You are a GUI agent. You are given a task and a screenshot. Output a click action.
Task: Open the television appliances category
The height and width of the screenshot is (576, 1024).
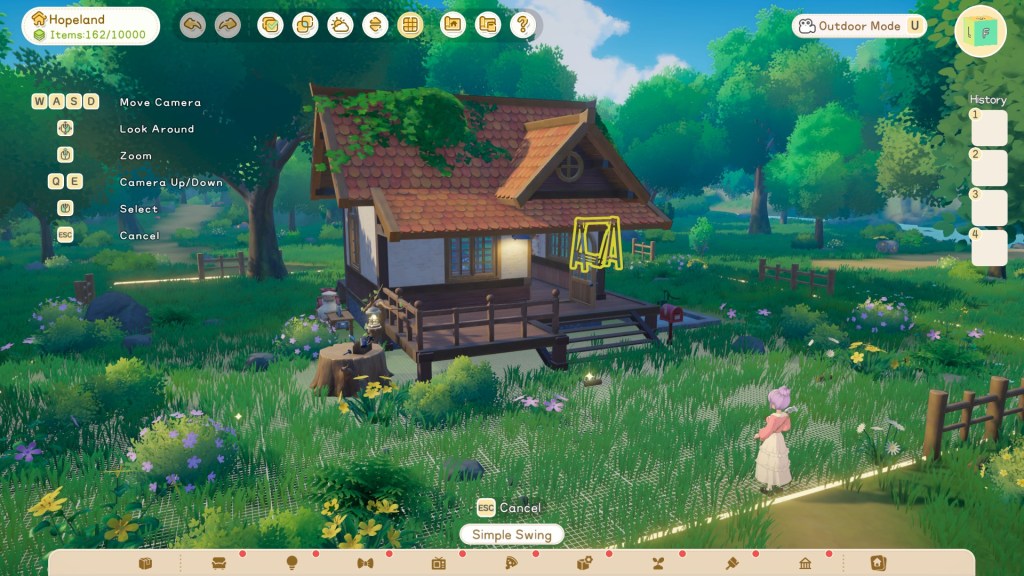click(438, 564)
